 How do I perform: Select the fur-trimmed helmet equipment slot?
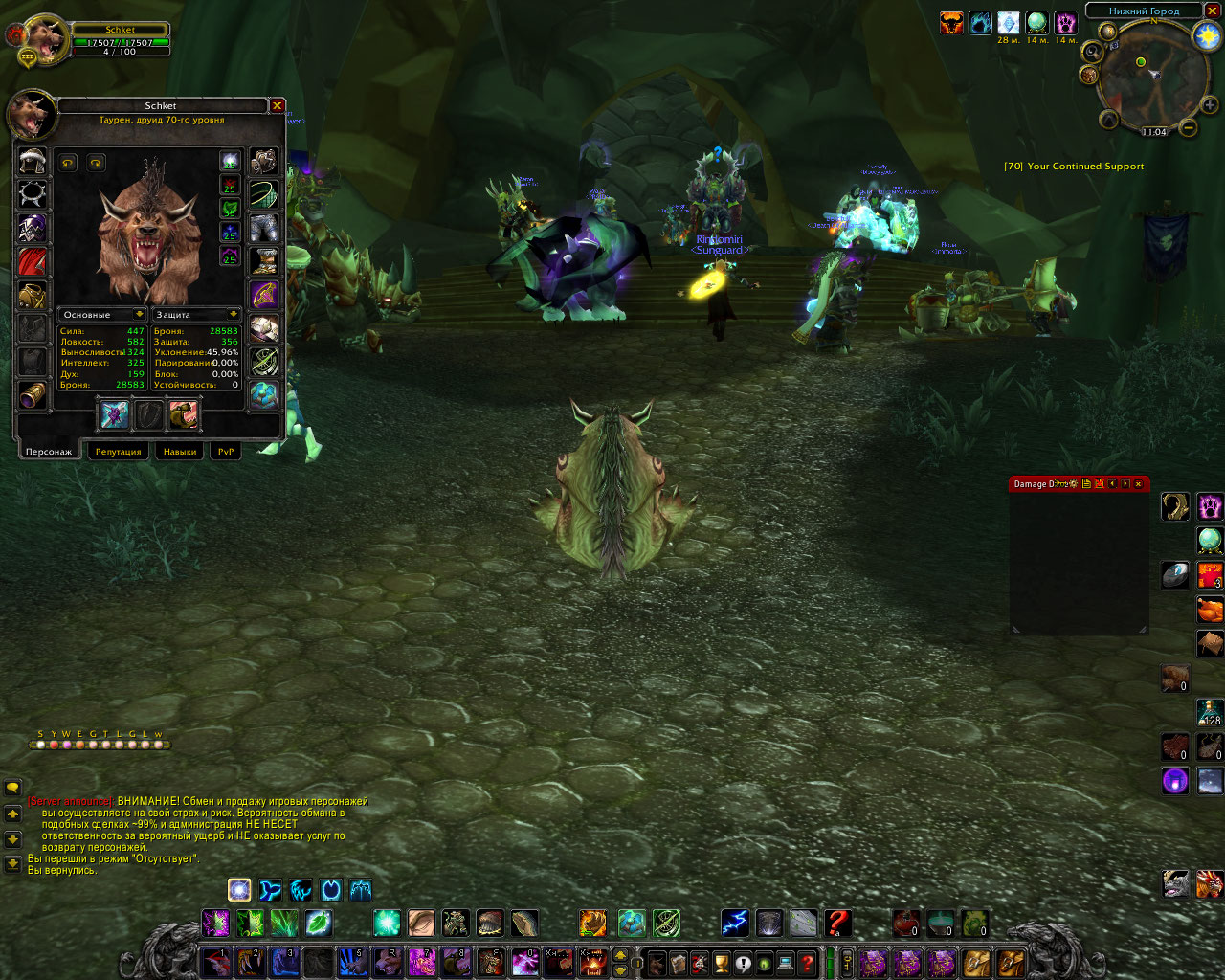coord(33,160)
